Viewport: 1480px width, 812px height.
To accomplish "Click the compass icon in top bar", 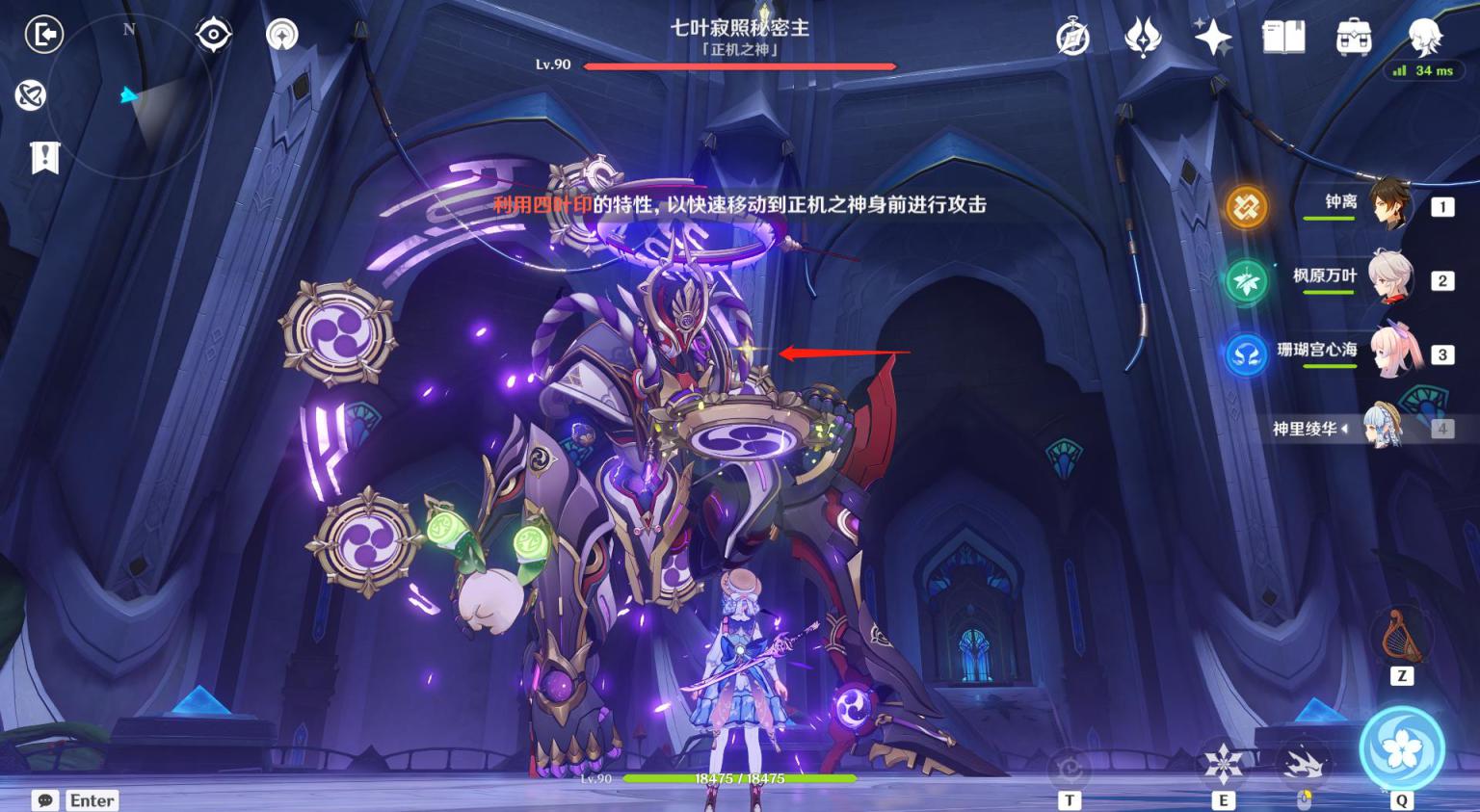I will [1072, 39].
